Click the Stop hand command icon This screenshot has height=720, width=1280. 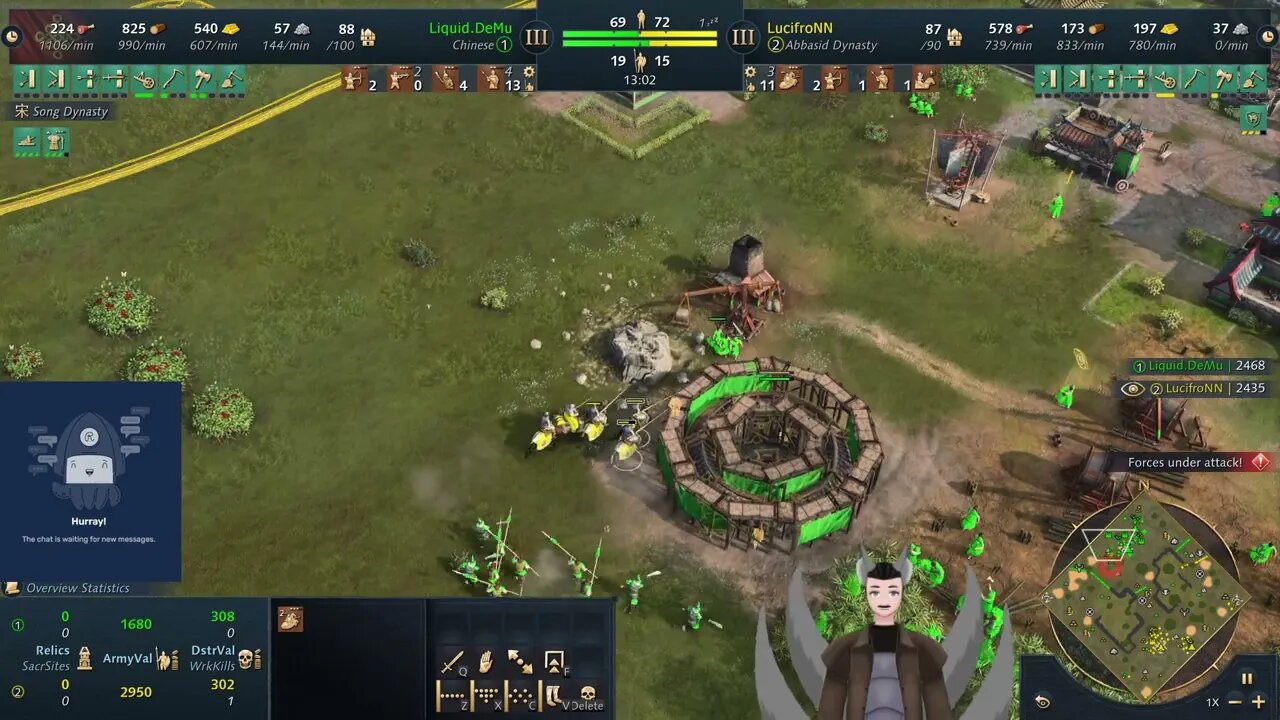click(484, 660)
